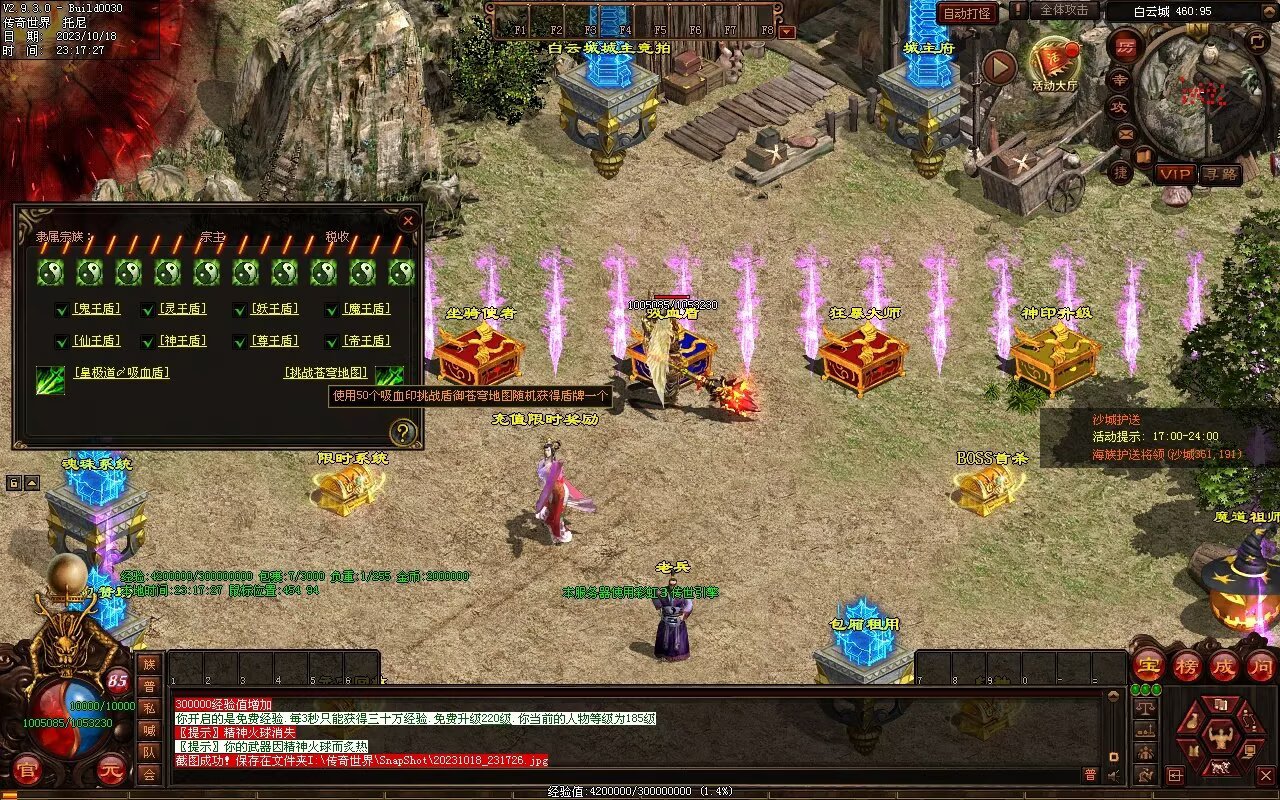Toggle the 鬼王盾 checkbox
This screenshot has width=1280, height=800.
coord(62,310)
